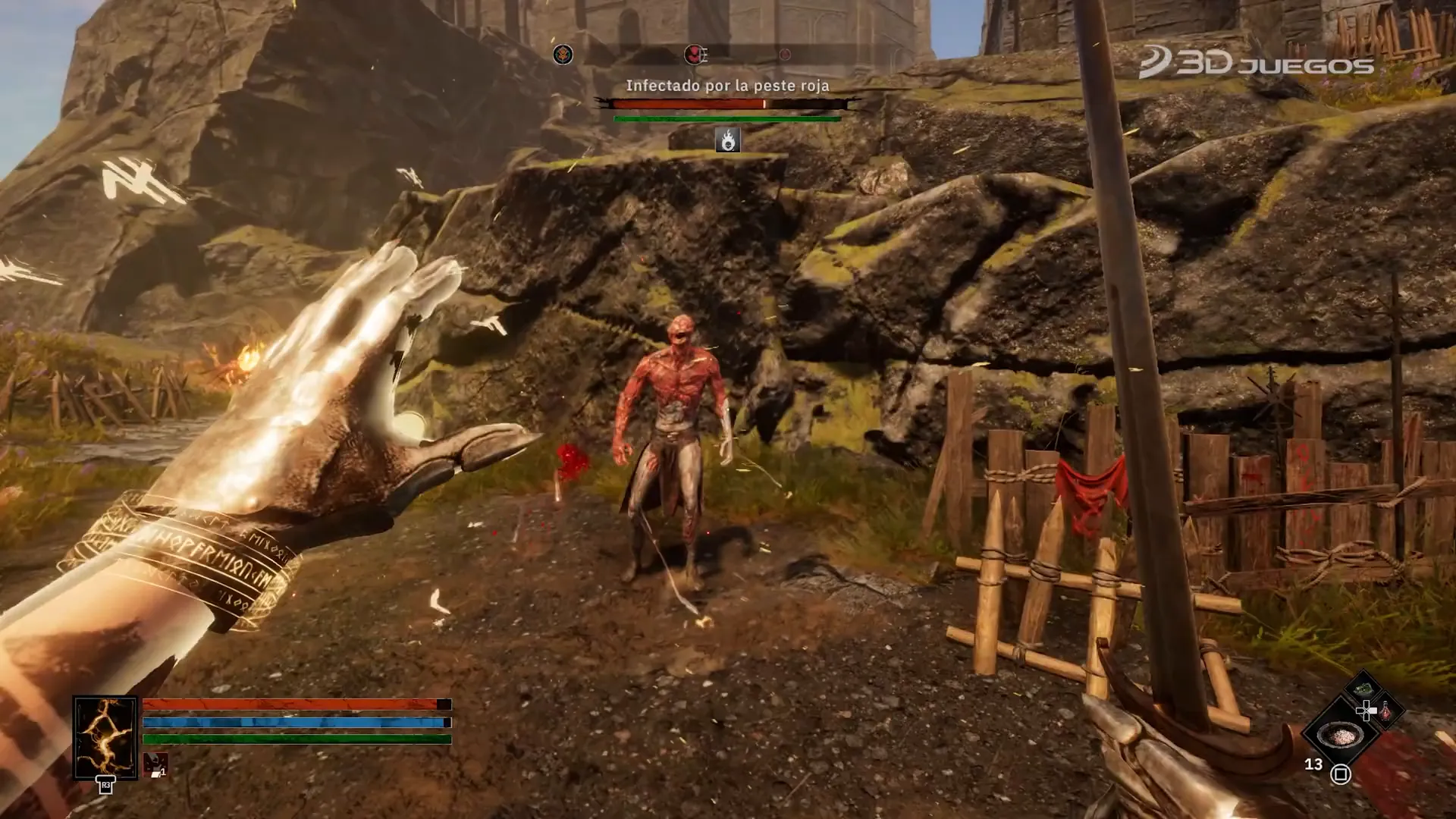Screen dimensions: 1456x819
Task: Click the burning skull status icon below enemy bar
Action: click(726, 141)
